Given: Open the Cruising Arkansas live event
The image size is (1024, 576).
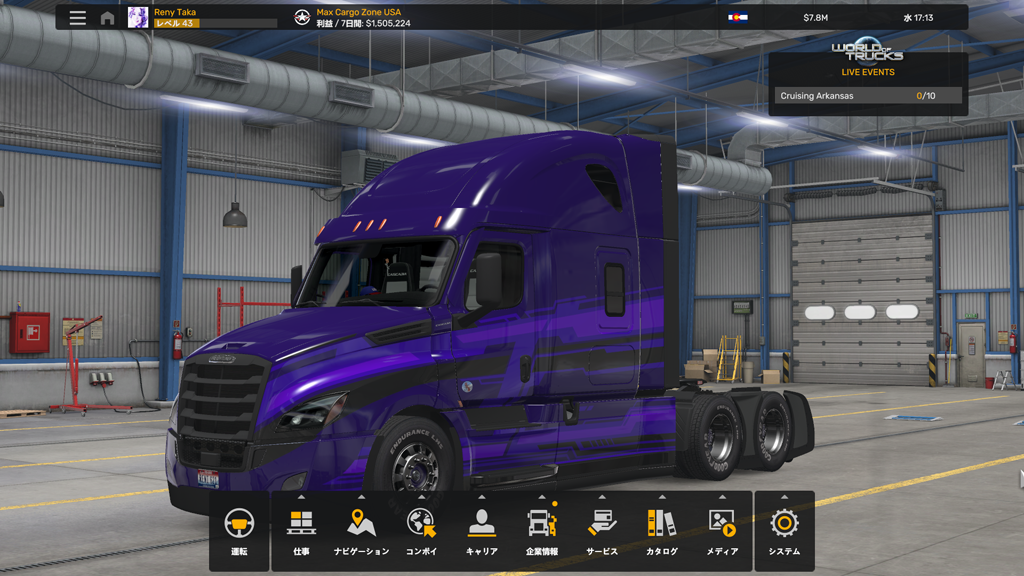Looking at the screenshot, I should (867, 96).
